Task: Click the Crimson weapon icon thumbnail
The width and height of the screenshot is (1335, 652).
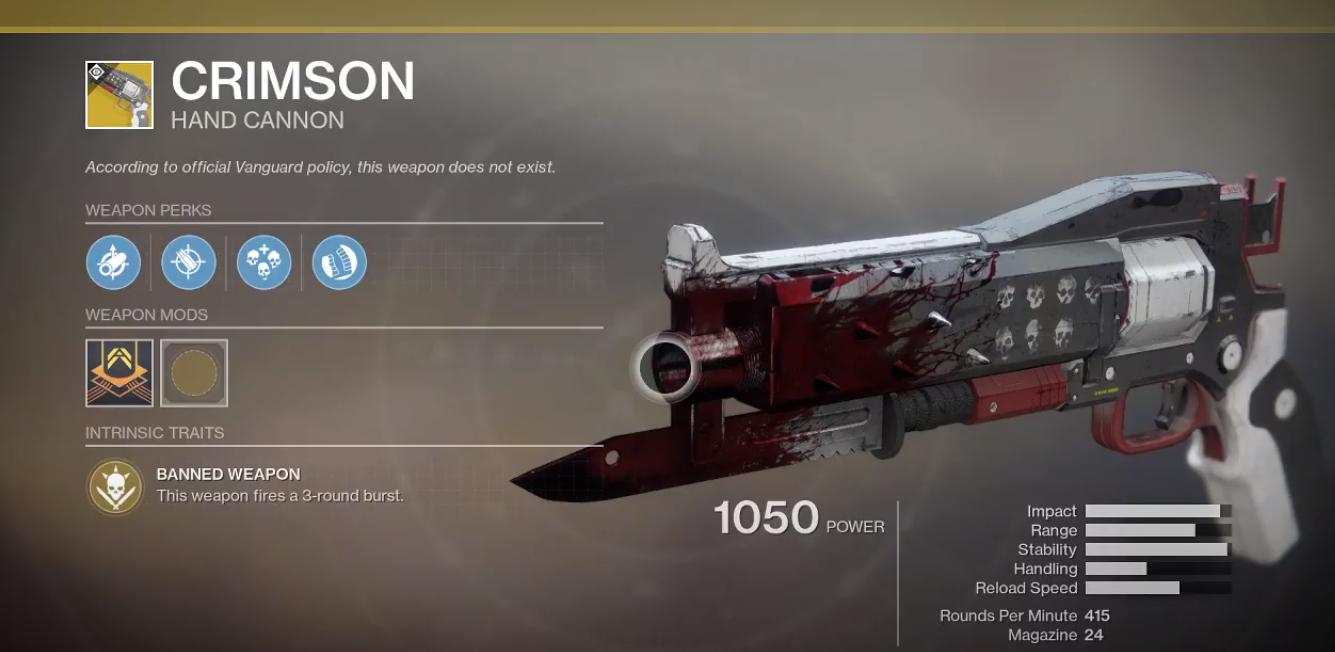Action: tap(119, 95)
